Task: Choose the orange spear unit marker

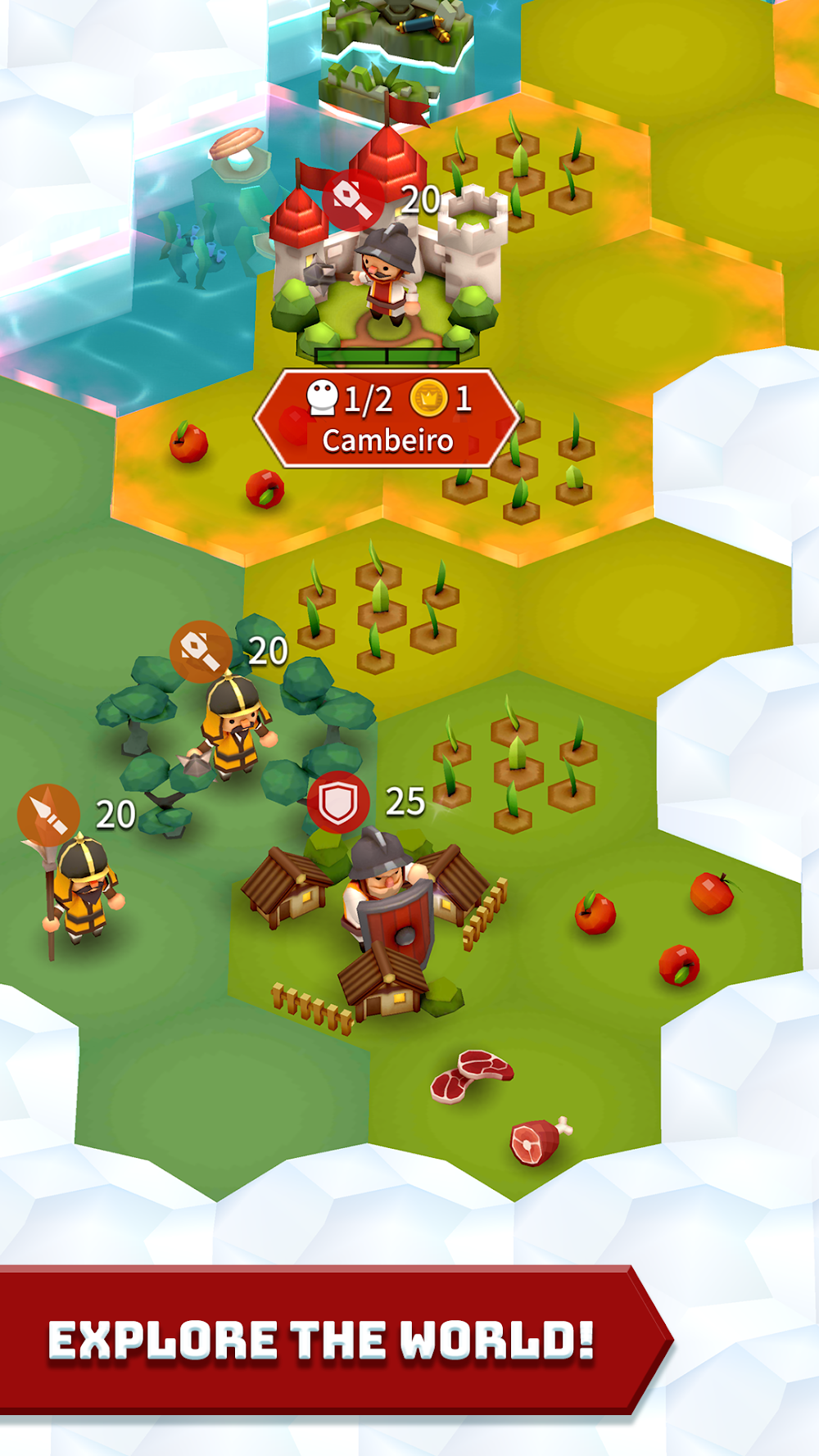Action: point(48,815)
